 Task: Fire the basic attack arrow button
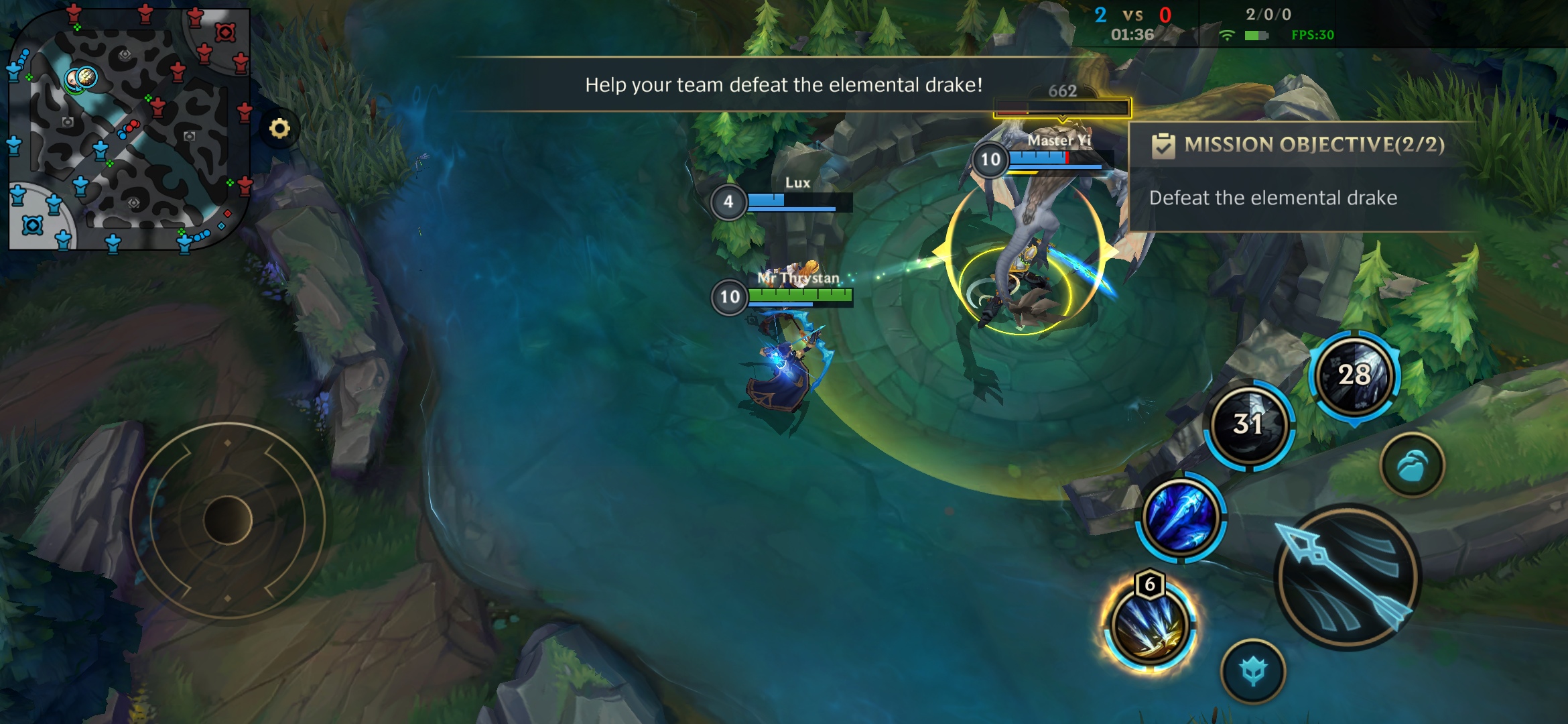(x=1347, y=577)
